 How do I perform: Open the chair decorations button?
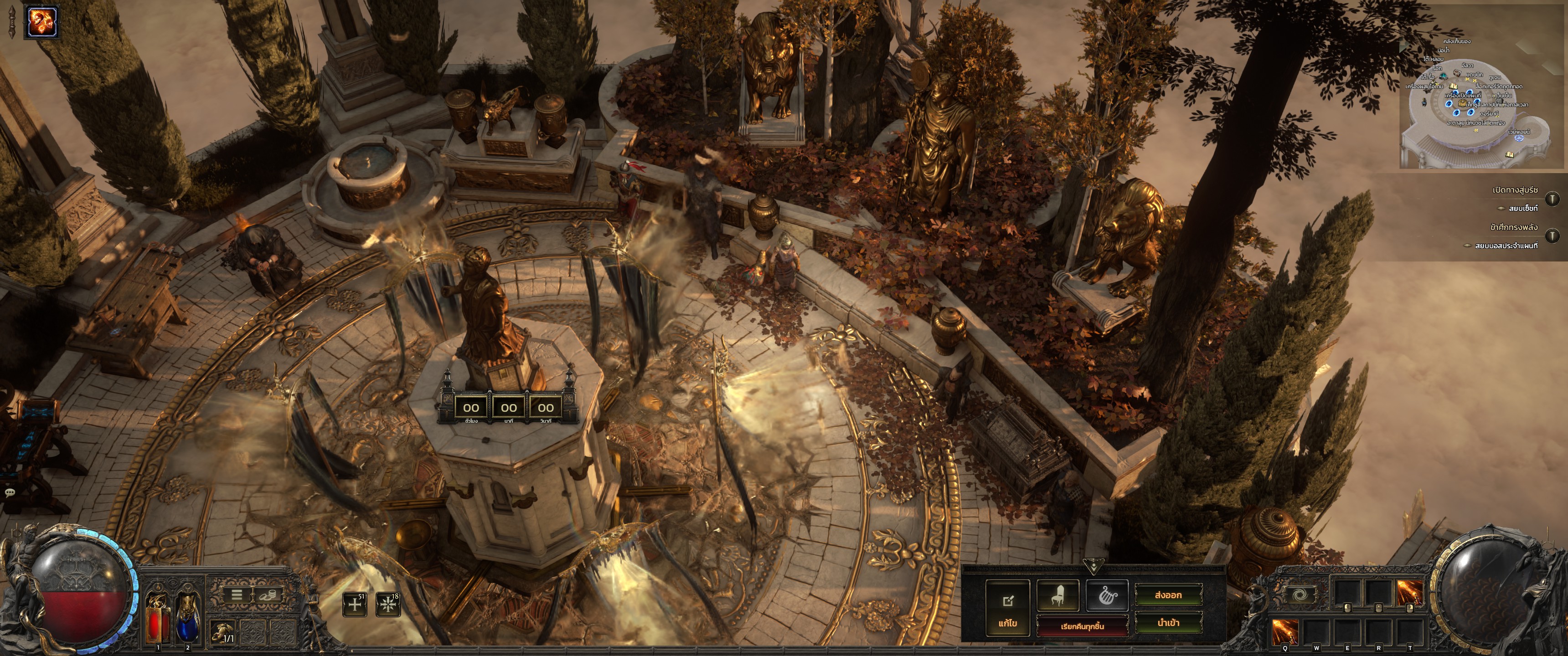(x=1058, y=595)
